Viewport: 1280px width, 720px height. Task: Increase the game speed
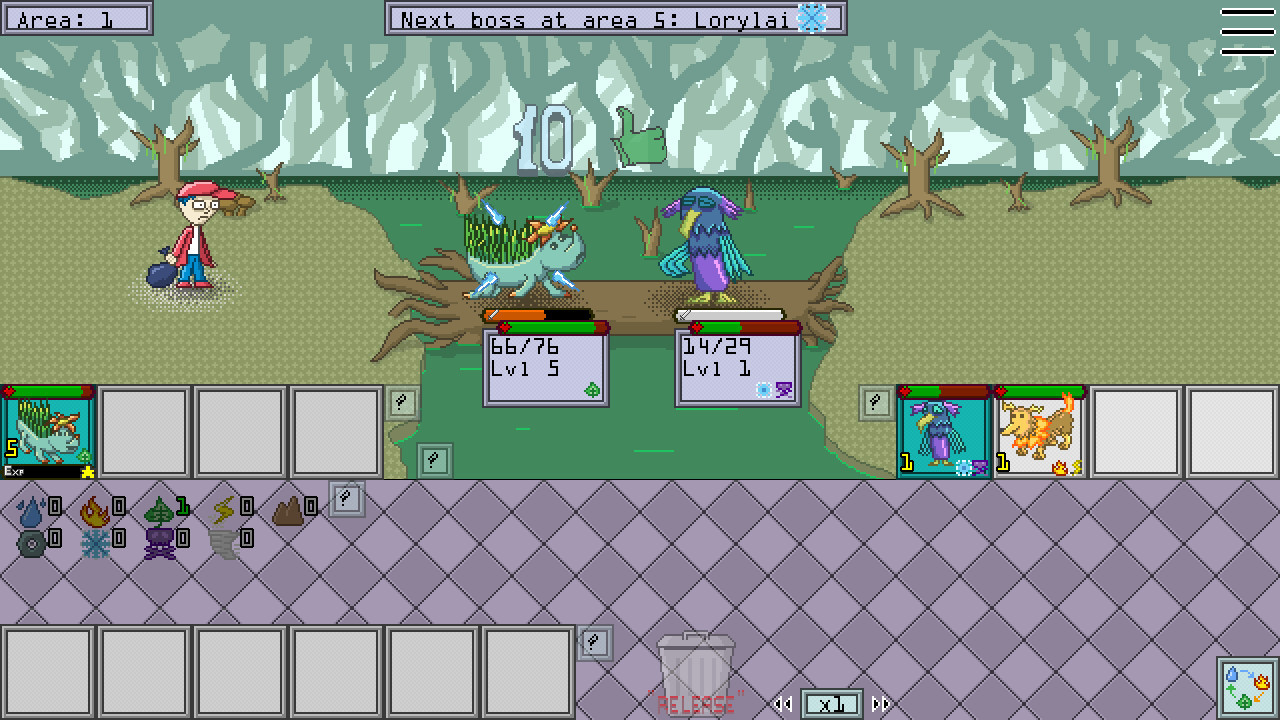(x=880, y=704)
